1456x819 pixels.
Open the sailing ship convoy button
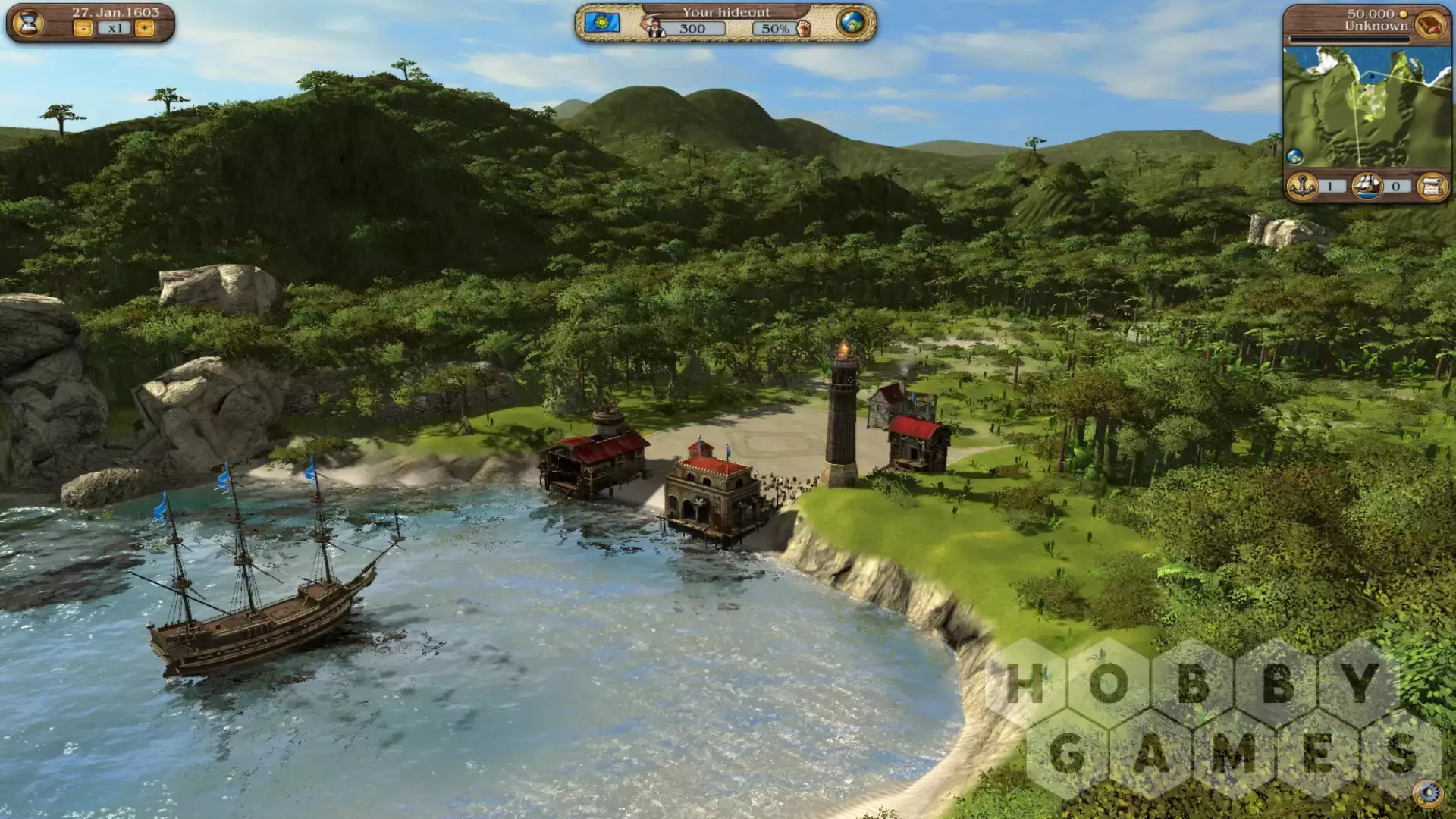1367,186
